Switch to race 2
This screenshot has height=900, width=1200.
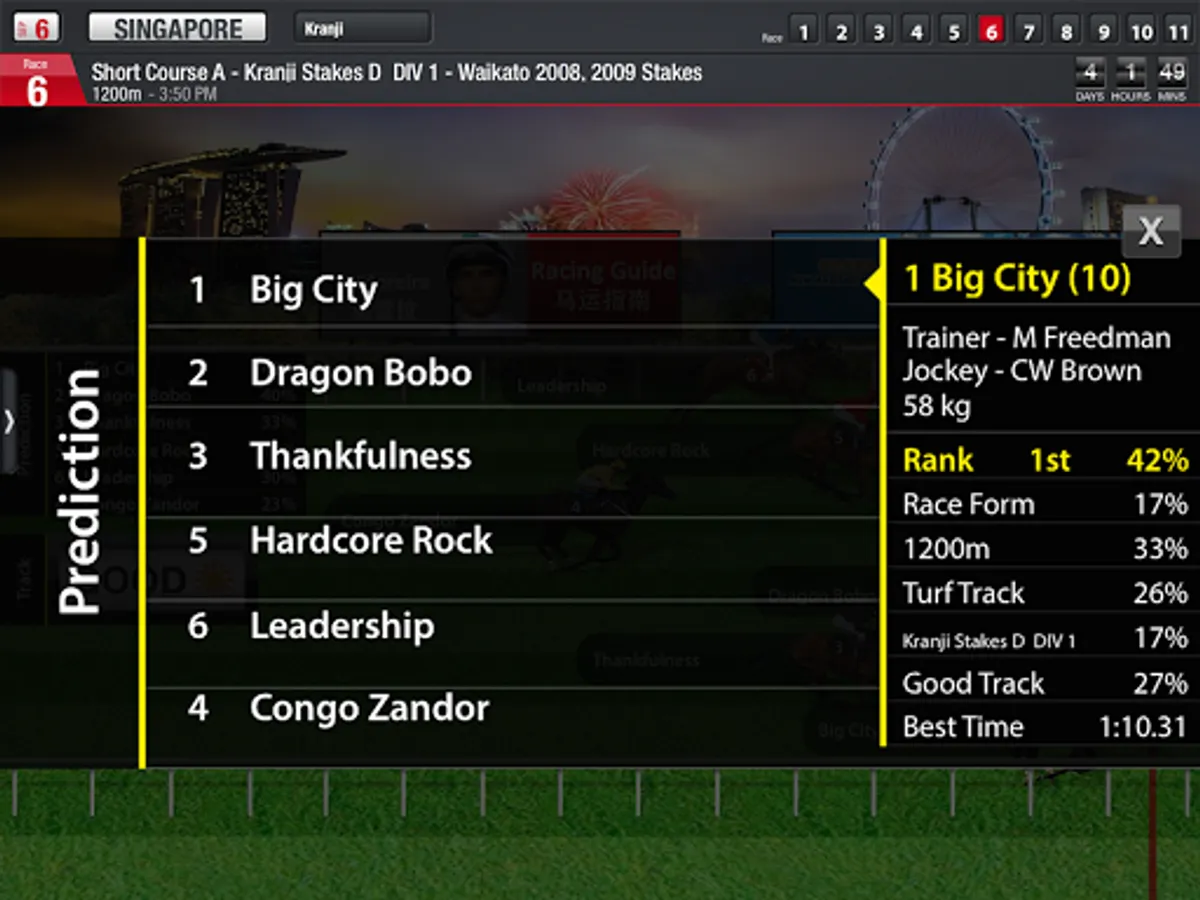pyautogui.click(x=841, y=30)
